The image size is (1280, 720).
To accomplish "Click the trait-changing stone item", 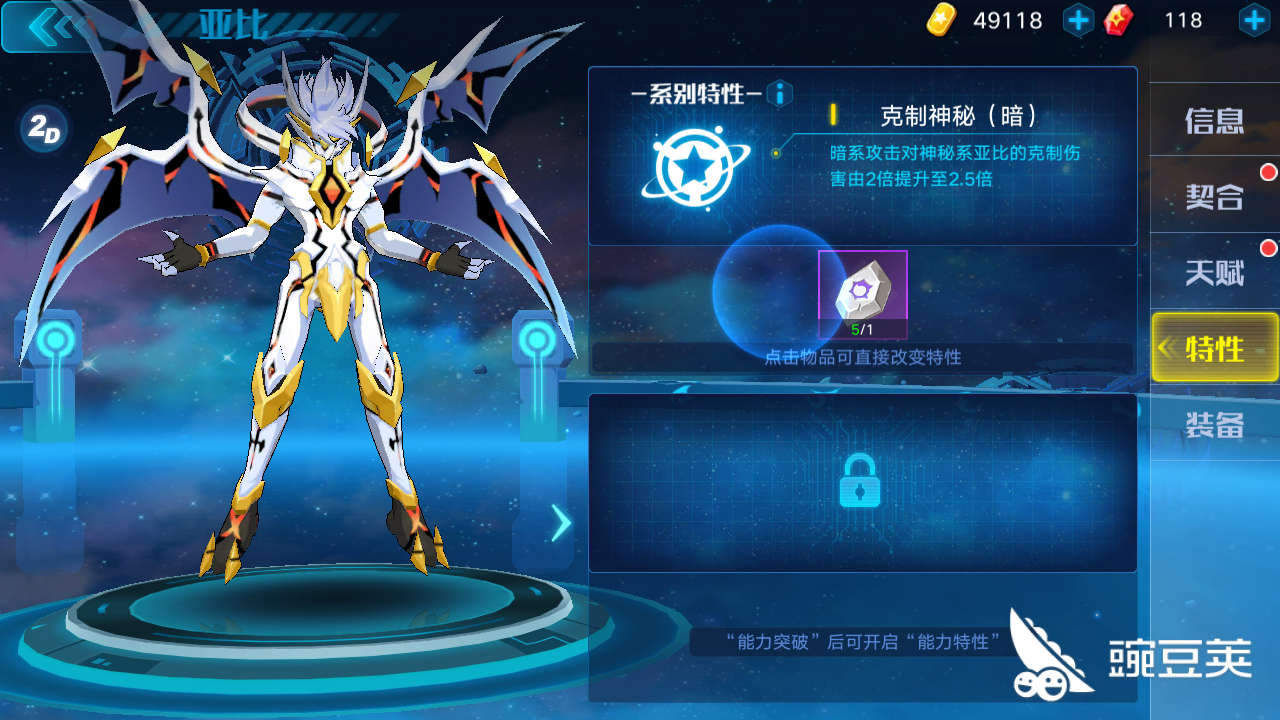I will click(862, 293).
